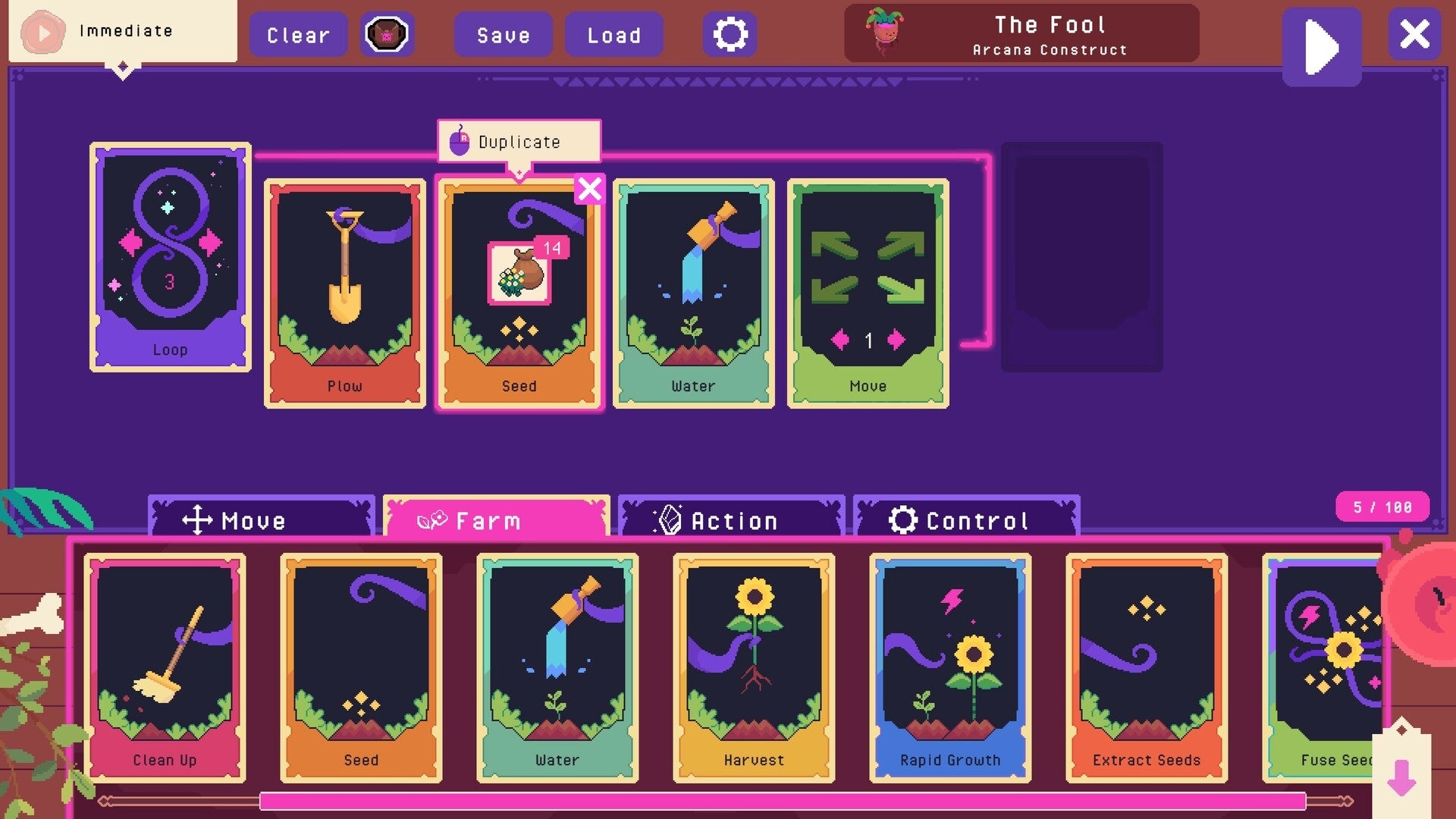Select the Move card in the sequence
Viewport: 1456px width, 819px height.
pyautogui.click(x=868, y=296)
